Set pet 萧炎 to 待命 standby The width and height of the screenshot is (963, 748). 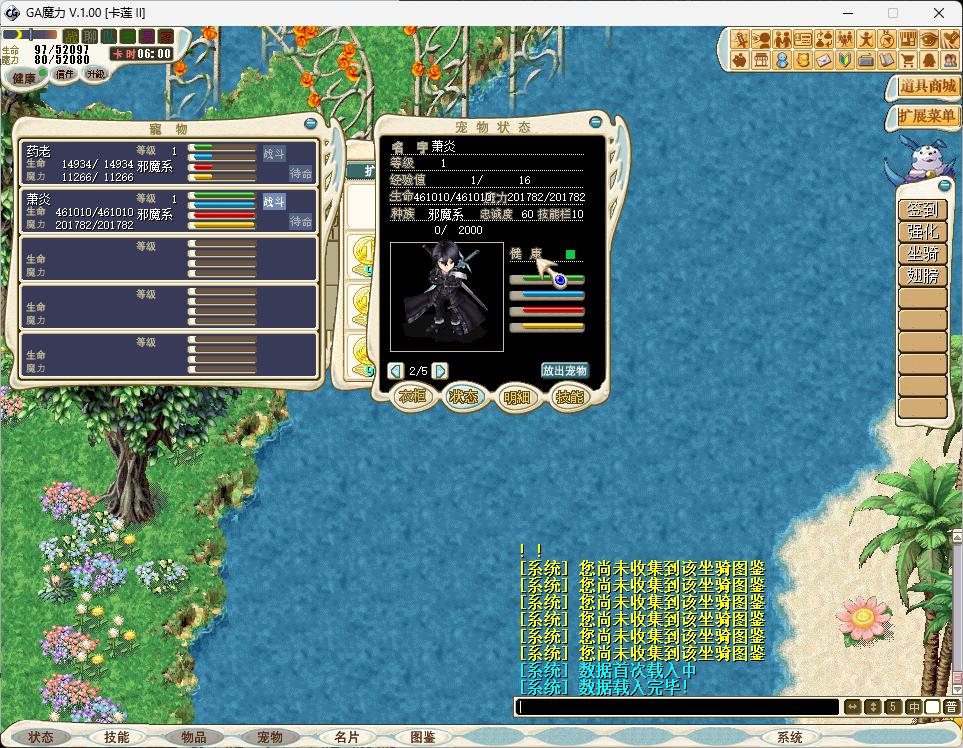click(301, 221)
